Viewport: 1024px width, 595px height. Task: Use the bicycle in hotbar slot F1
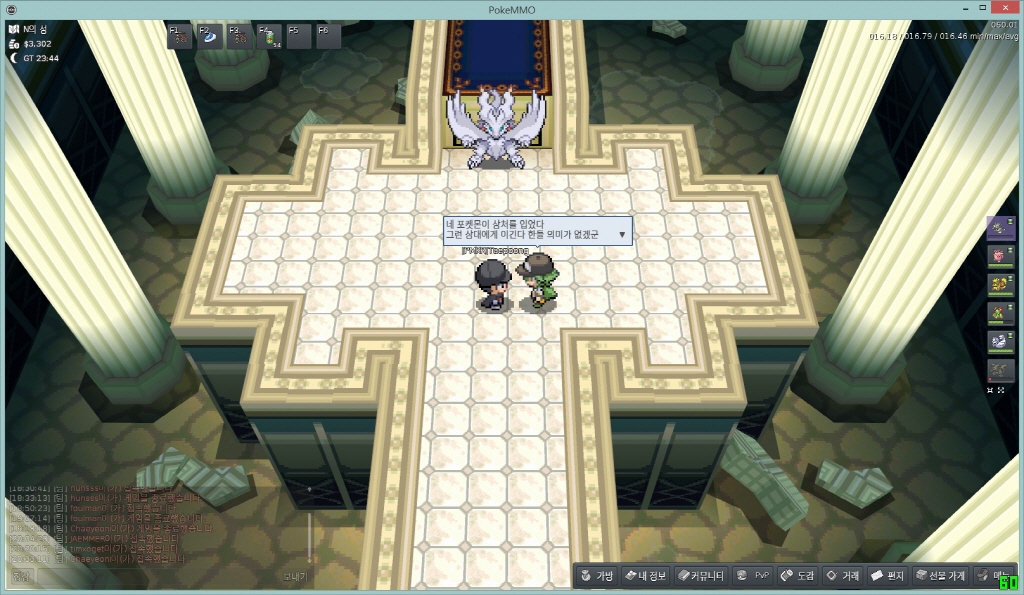point(180,37)
